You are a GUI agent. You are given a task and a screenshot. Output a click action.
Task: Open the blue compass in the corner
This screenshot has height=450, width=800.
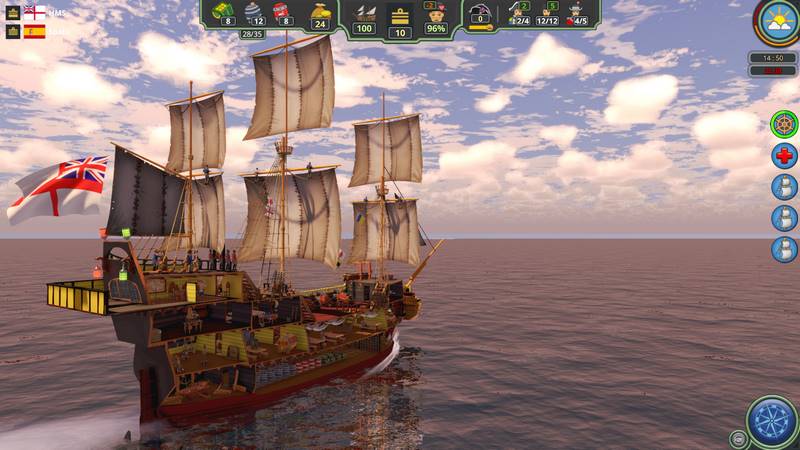pyautogui.click(x=772, y=420)
